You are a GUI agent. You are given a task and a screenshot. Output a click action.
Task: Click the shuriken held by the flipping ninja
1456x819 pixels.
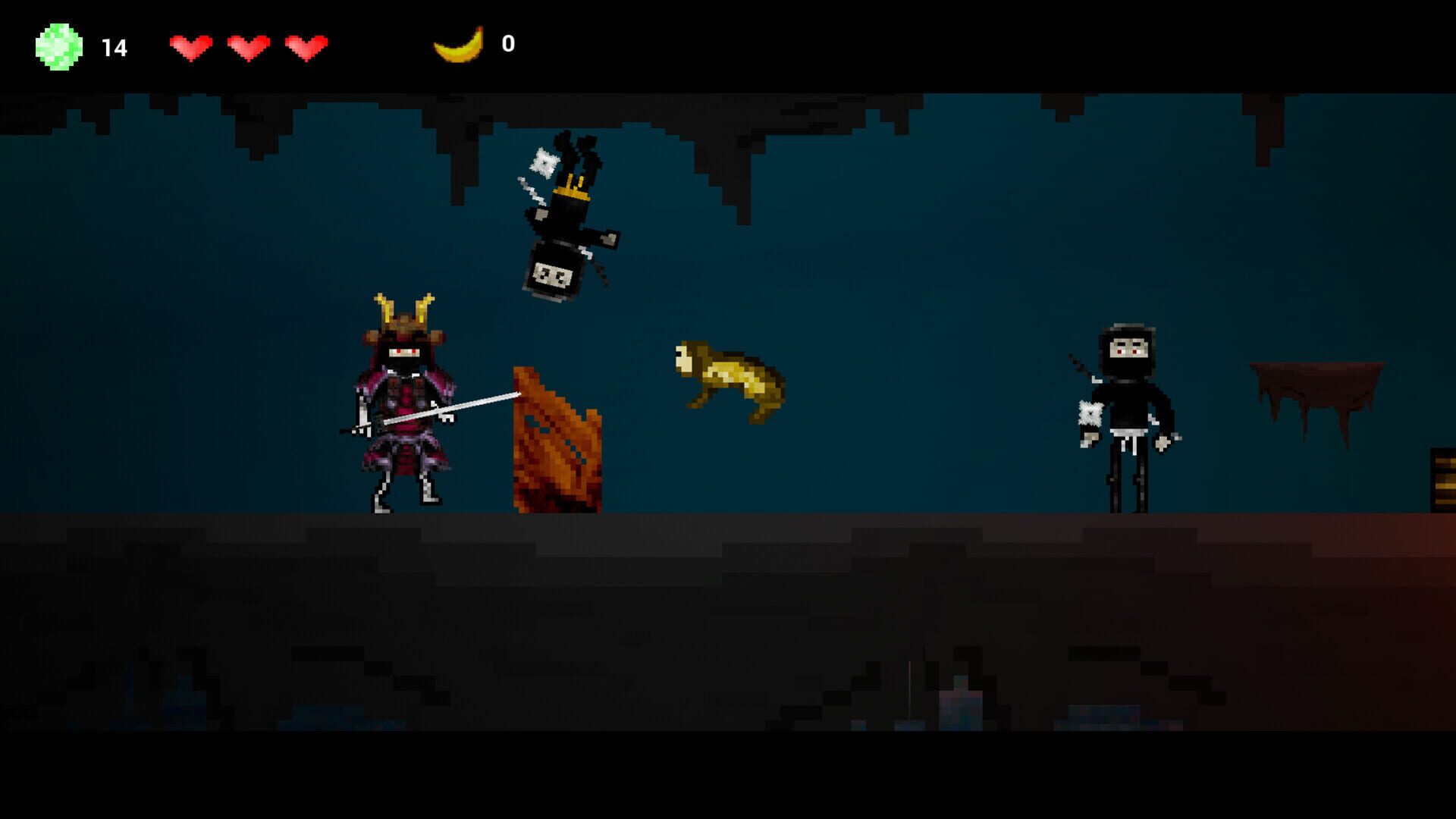point(544,162)
